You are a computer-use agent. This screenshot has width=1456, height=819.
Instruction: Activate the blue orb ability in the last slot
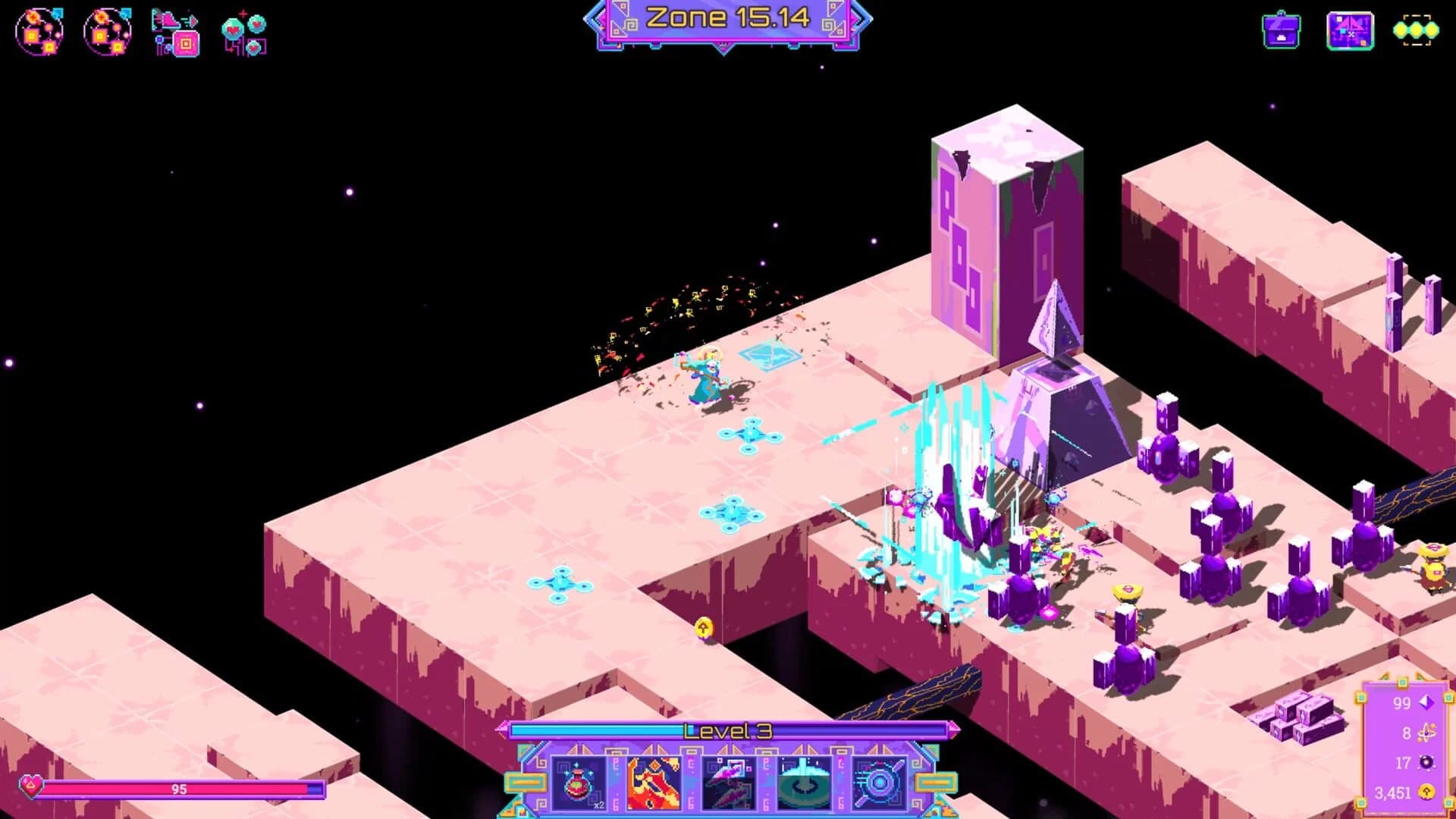880,785
